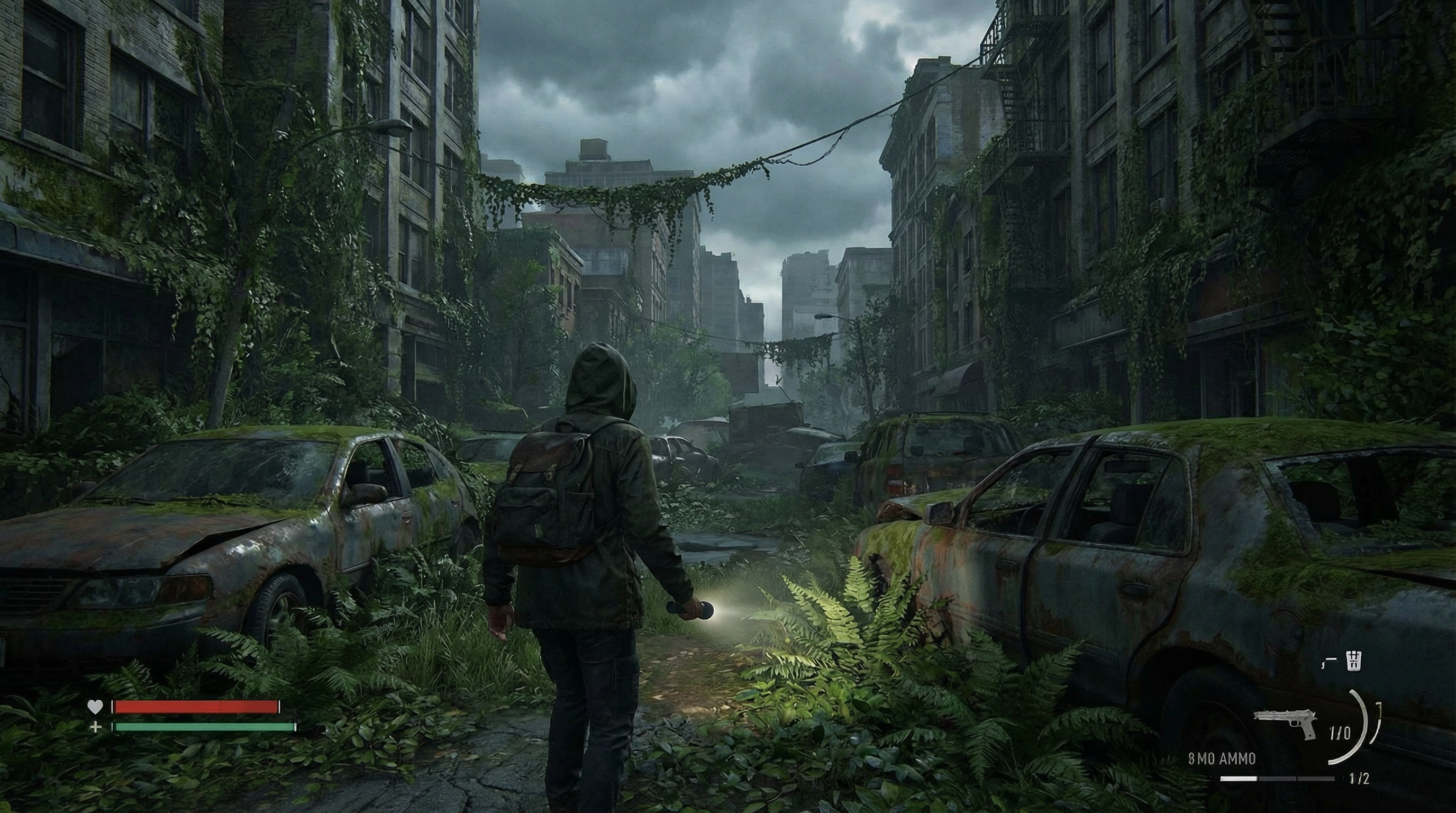Viewport: 1456px width, 813px height.
Task: Click the plus medkit icon
Action: coord(96,729)
